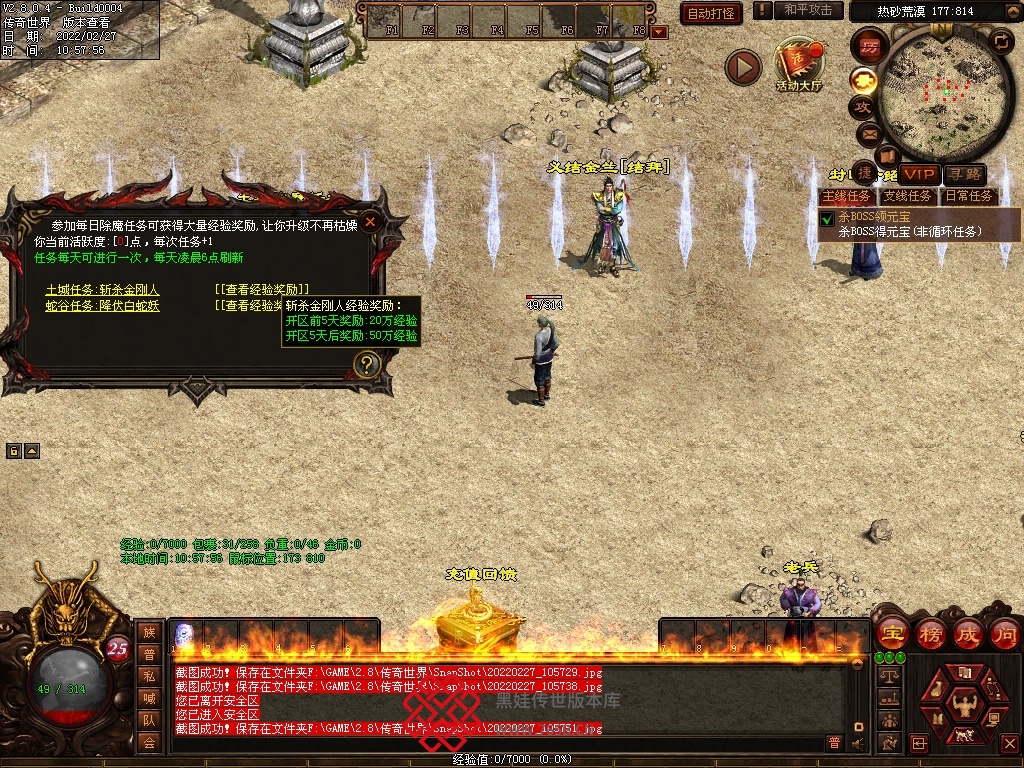Change the 和平攻击 attack mode

click(808, 10)
